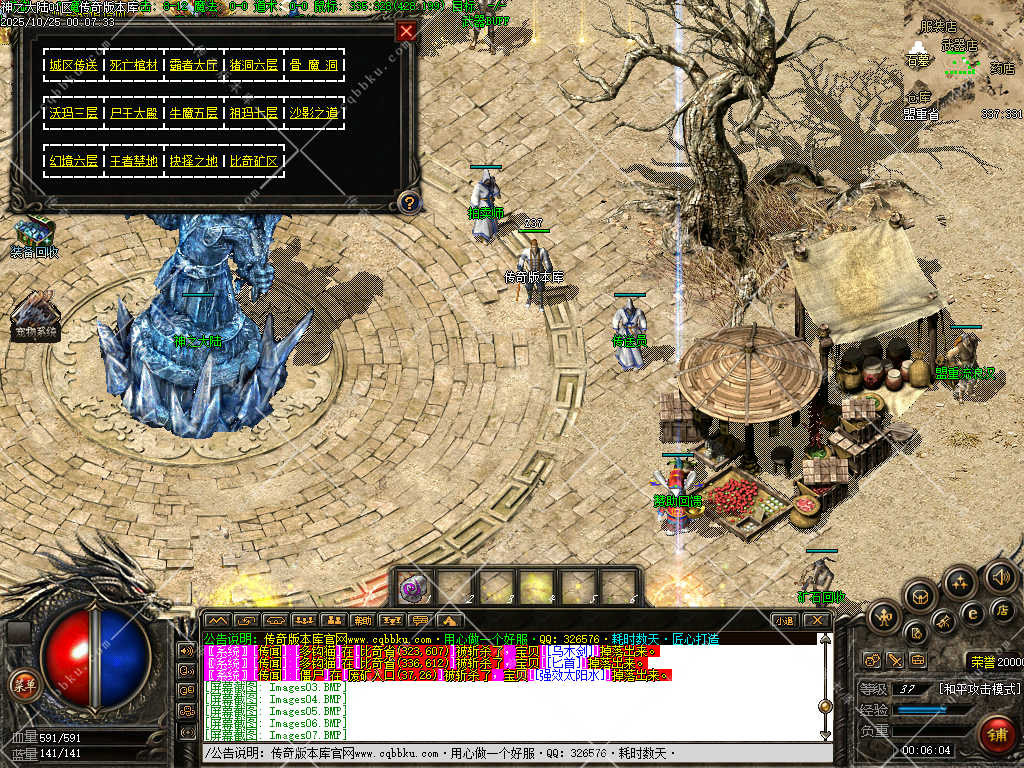
Task: Toggle sound with the speaker icon
Action: (x=1000, y=576)
